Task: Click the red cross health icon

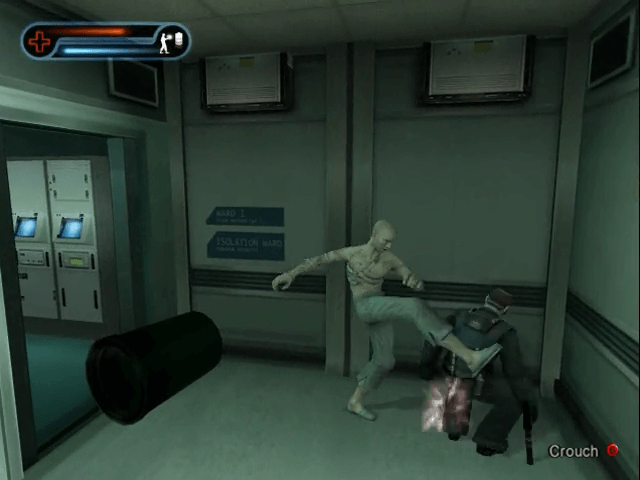Action: click(x=40, y=42)
